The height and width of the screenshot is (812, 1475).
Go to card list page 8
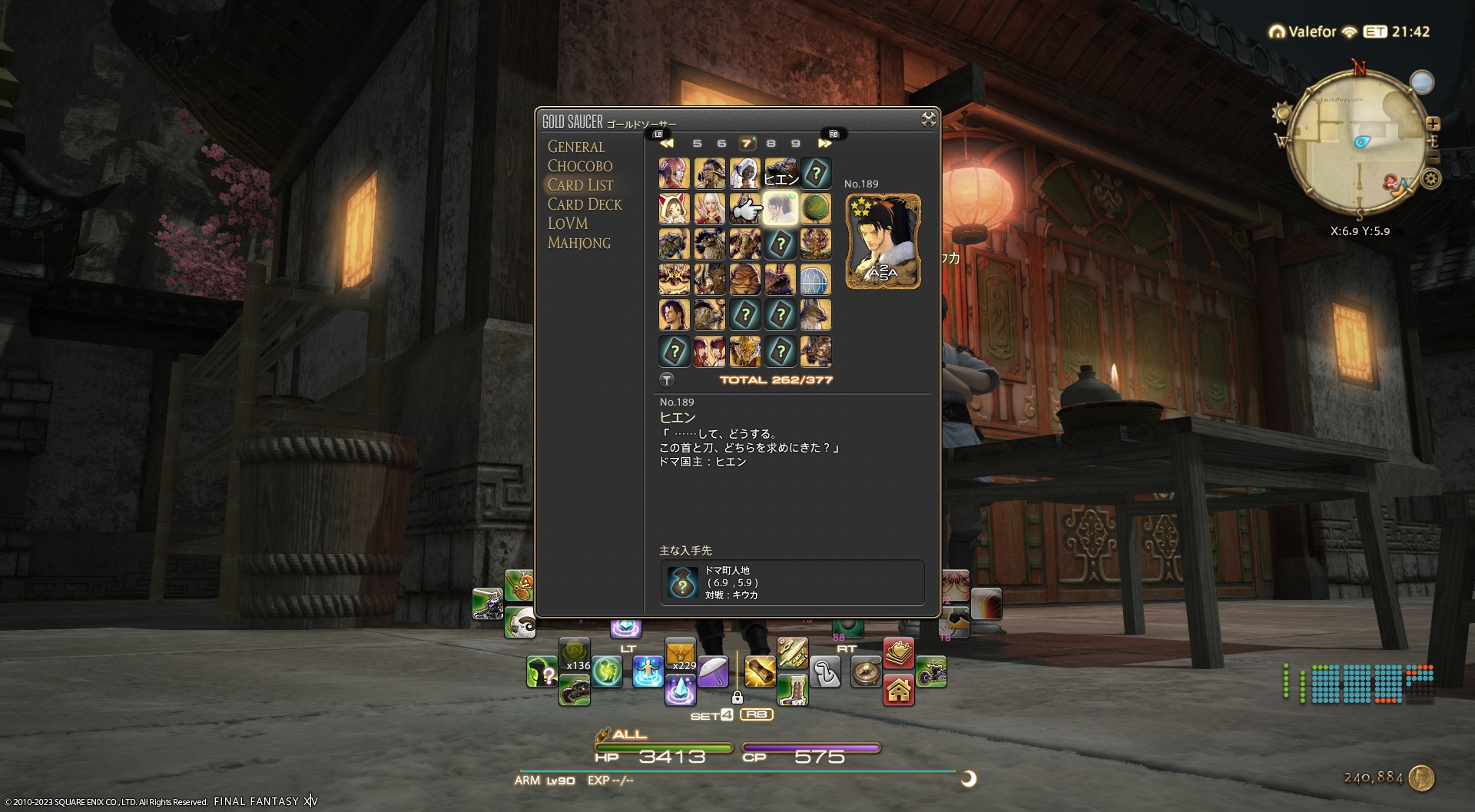[x=771, y=144]
